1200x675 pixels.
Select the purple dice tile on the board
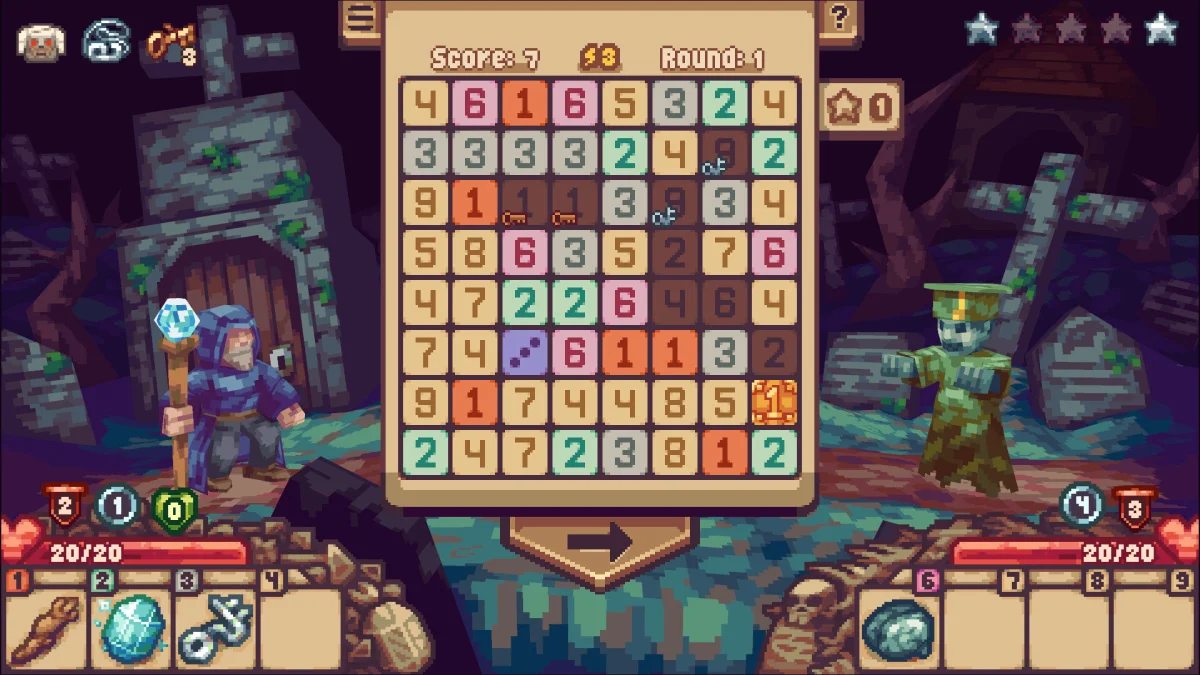tap(525, 353)
